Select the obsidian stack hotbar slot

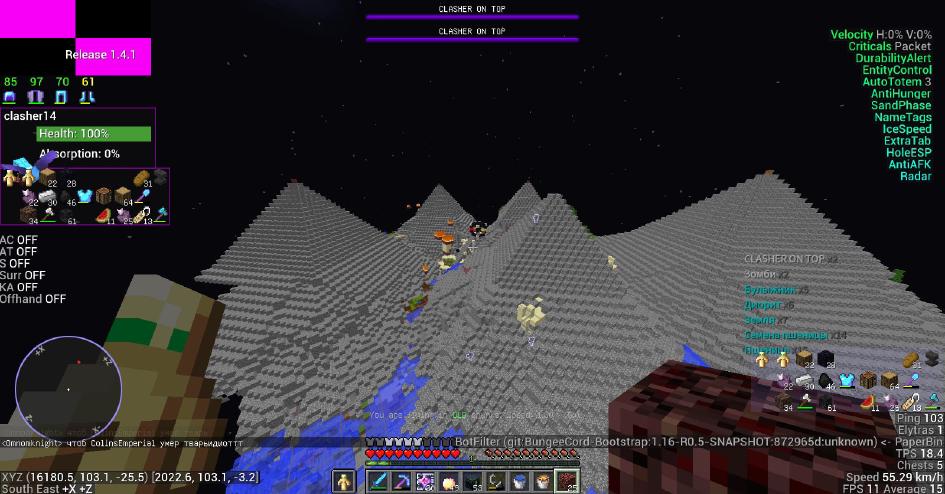(x=472, y=481)
